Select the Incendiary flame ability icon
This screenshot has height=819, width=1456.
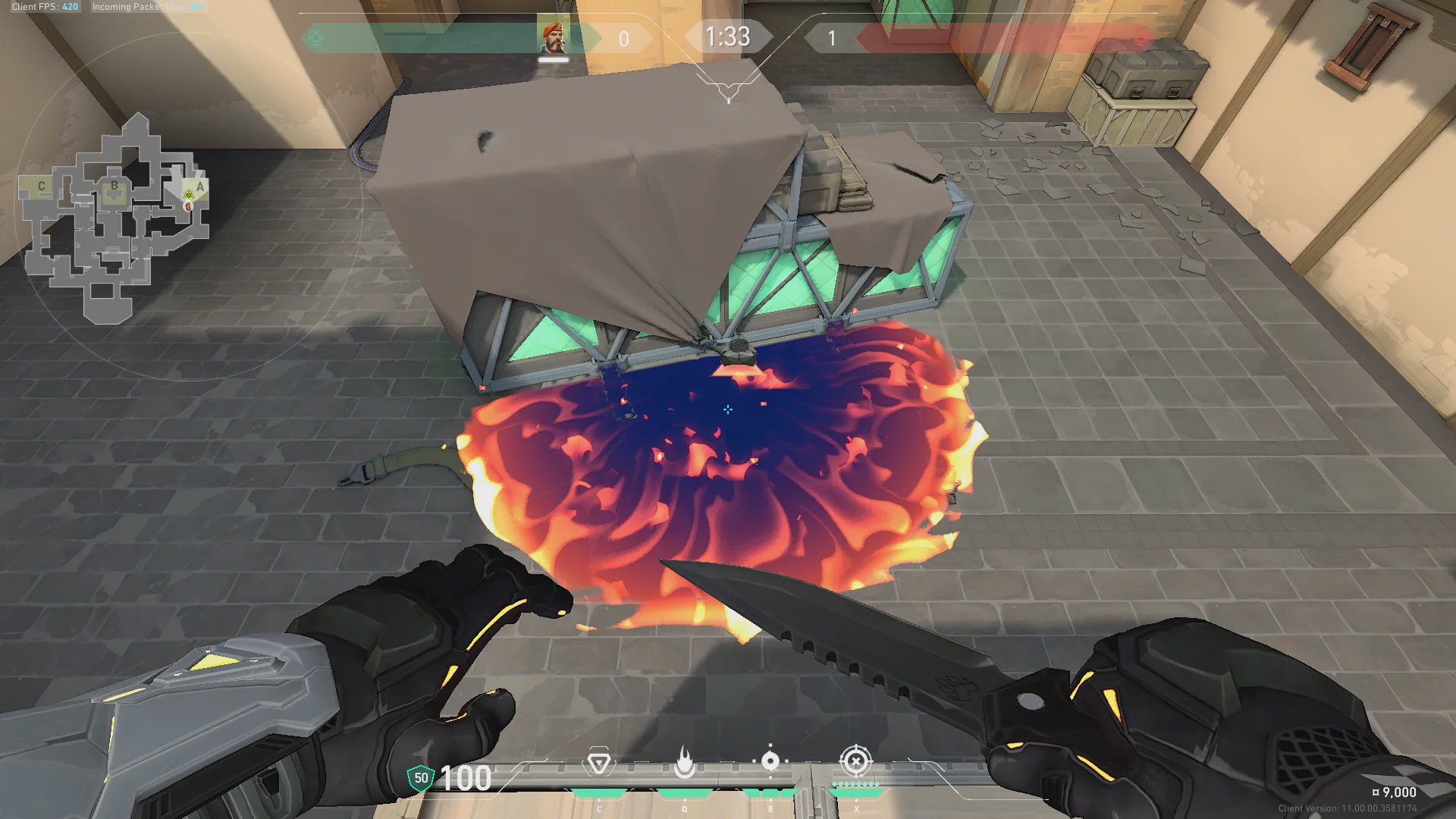[685, 763]
